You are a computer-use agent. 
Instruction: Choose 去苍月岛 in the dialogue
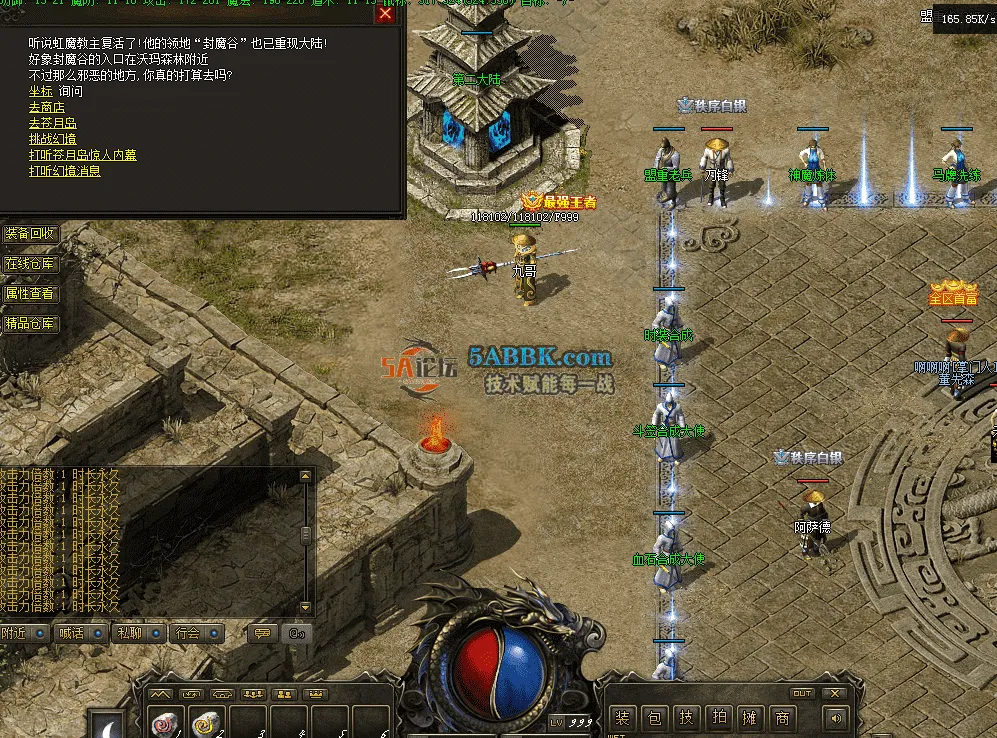53,123
